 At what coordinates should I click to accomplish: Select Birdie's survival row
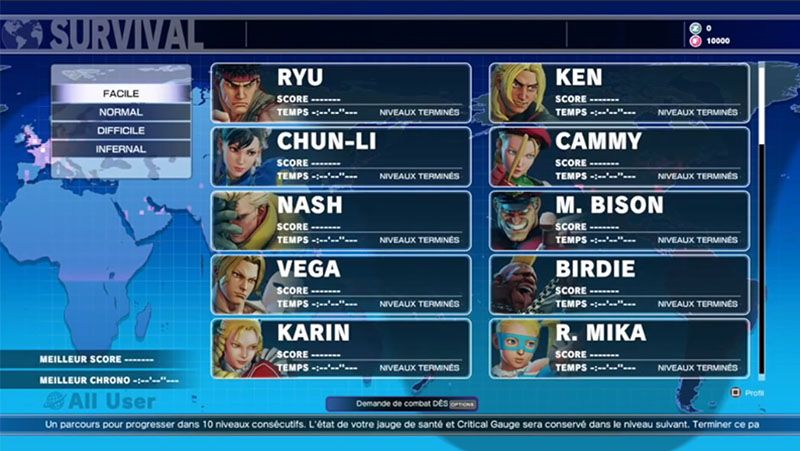point(619,285)
